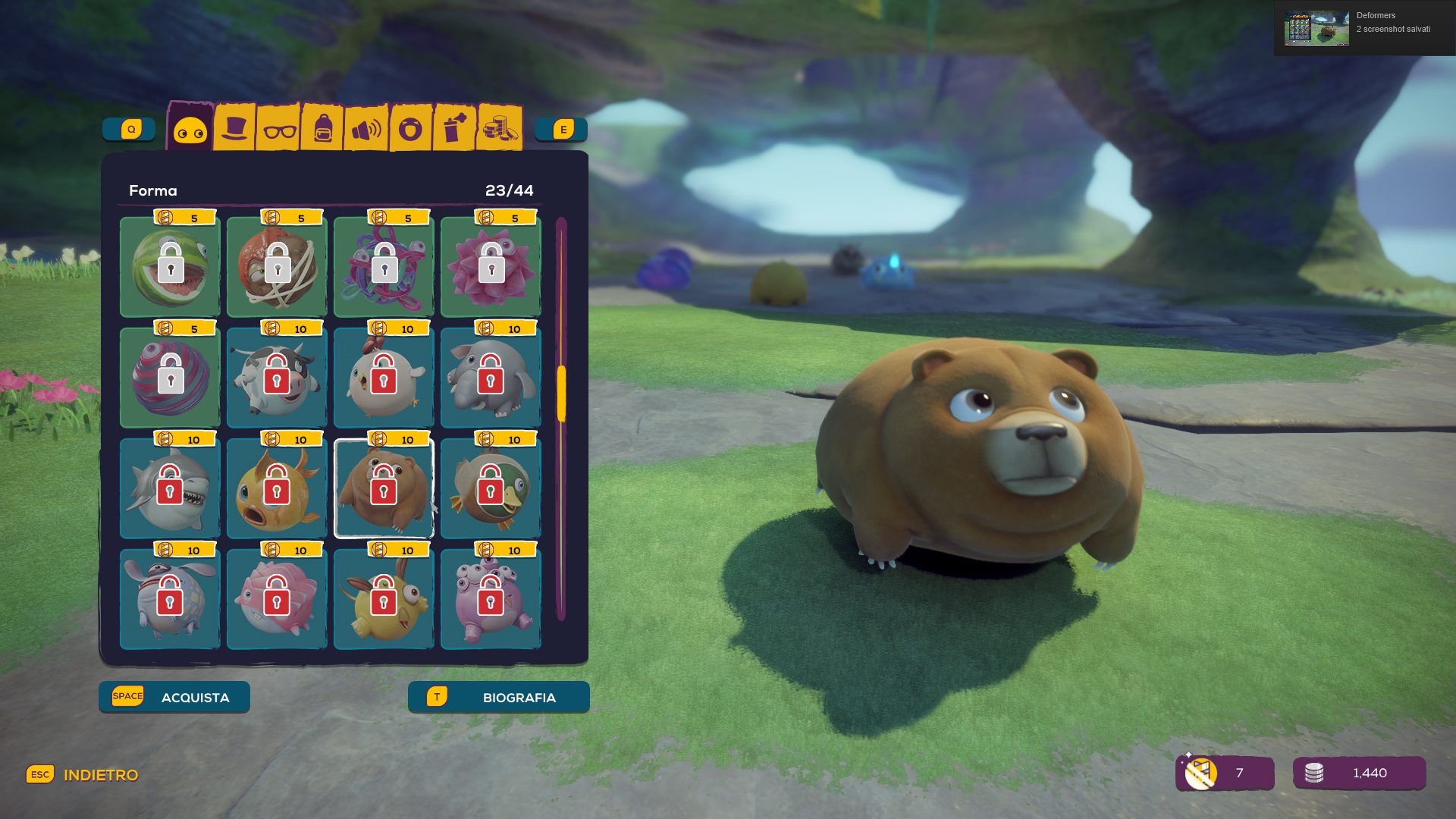The image size is (1456, 819).
Task: Pick the mallard duck form tile
Action: pos(491,488)
